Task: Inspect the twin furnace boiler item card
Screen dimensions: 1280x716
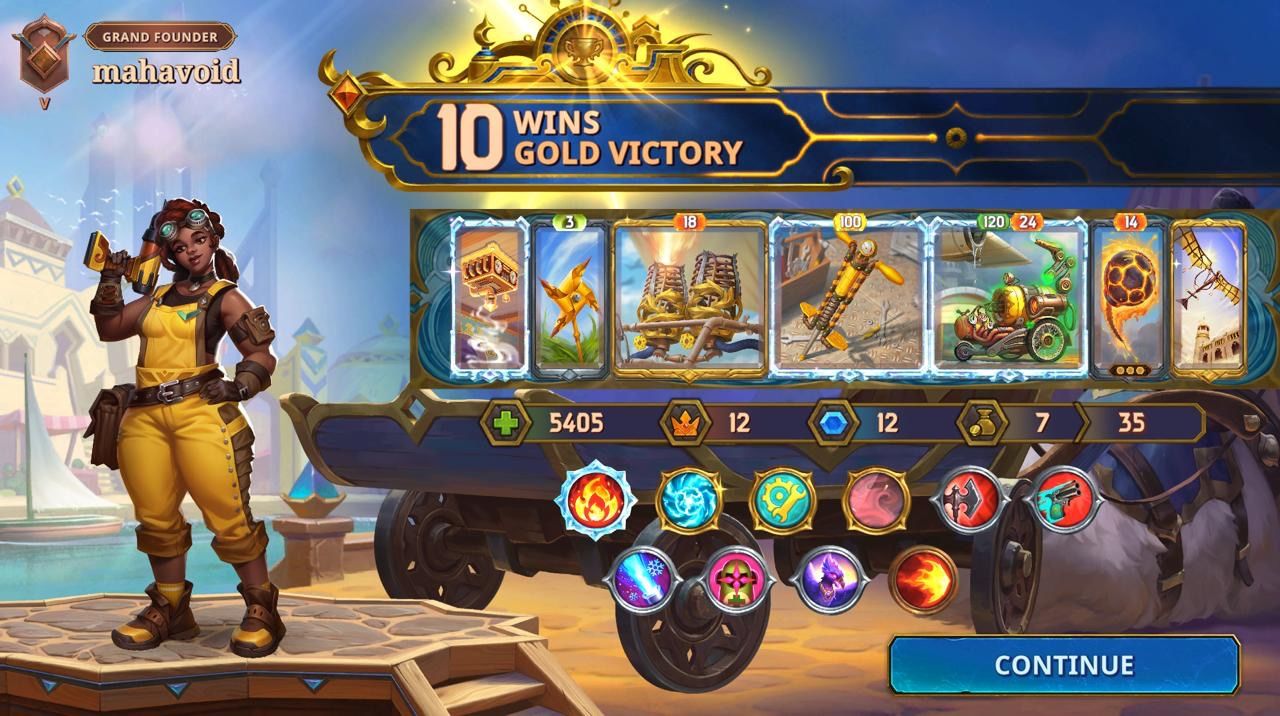Action: [x=690, y=298]
